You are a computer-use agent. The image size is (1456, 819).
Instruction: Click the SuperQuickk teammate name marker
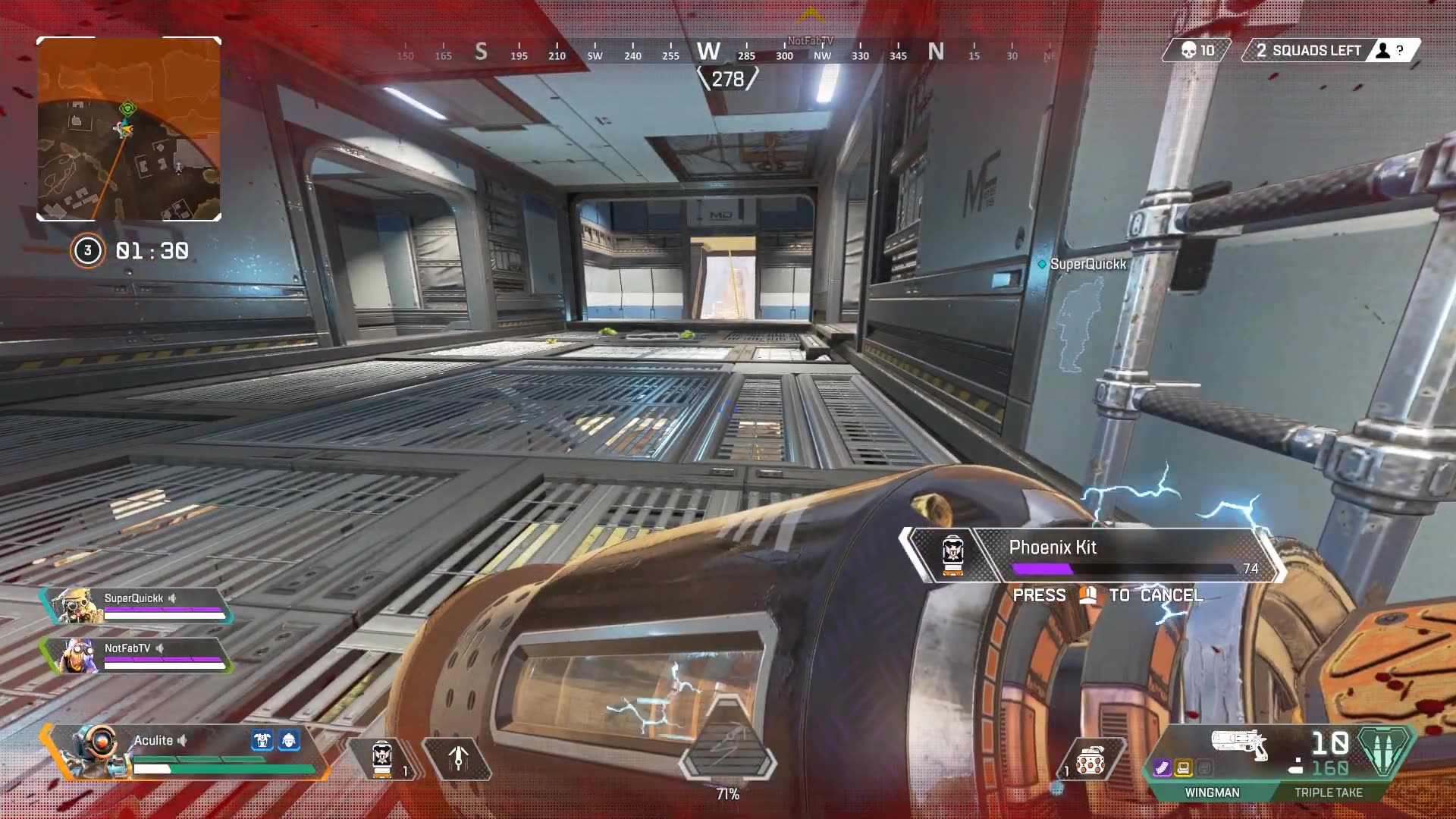[x=1087, y=264]
